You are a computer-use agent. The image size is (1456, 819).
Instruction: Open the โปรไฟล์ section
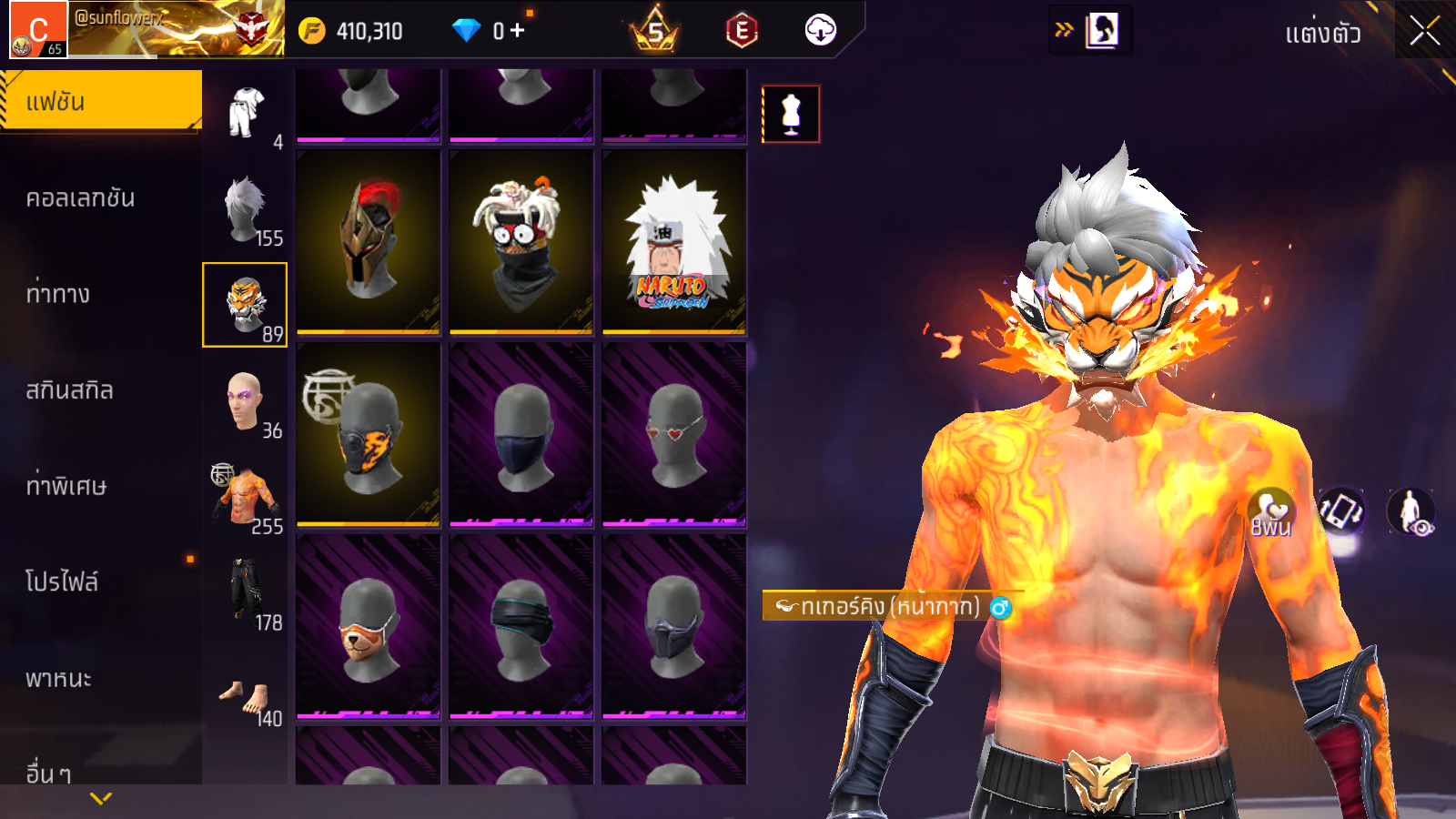point(62,582)
